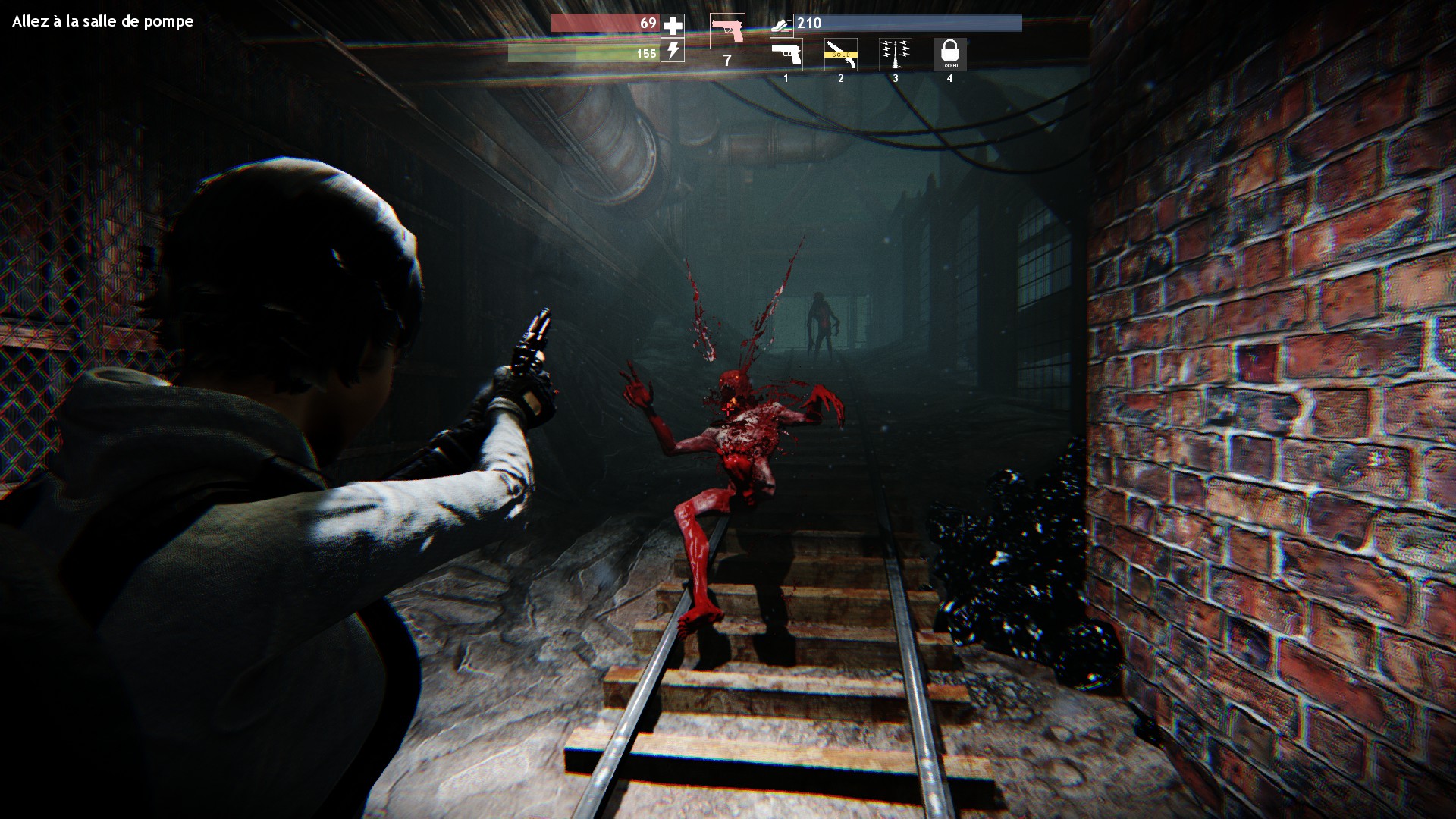
Task: Click the pump room objective text
Action: (103, 21)
